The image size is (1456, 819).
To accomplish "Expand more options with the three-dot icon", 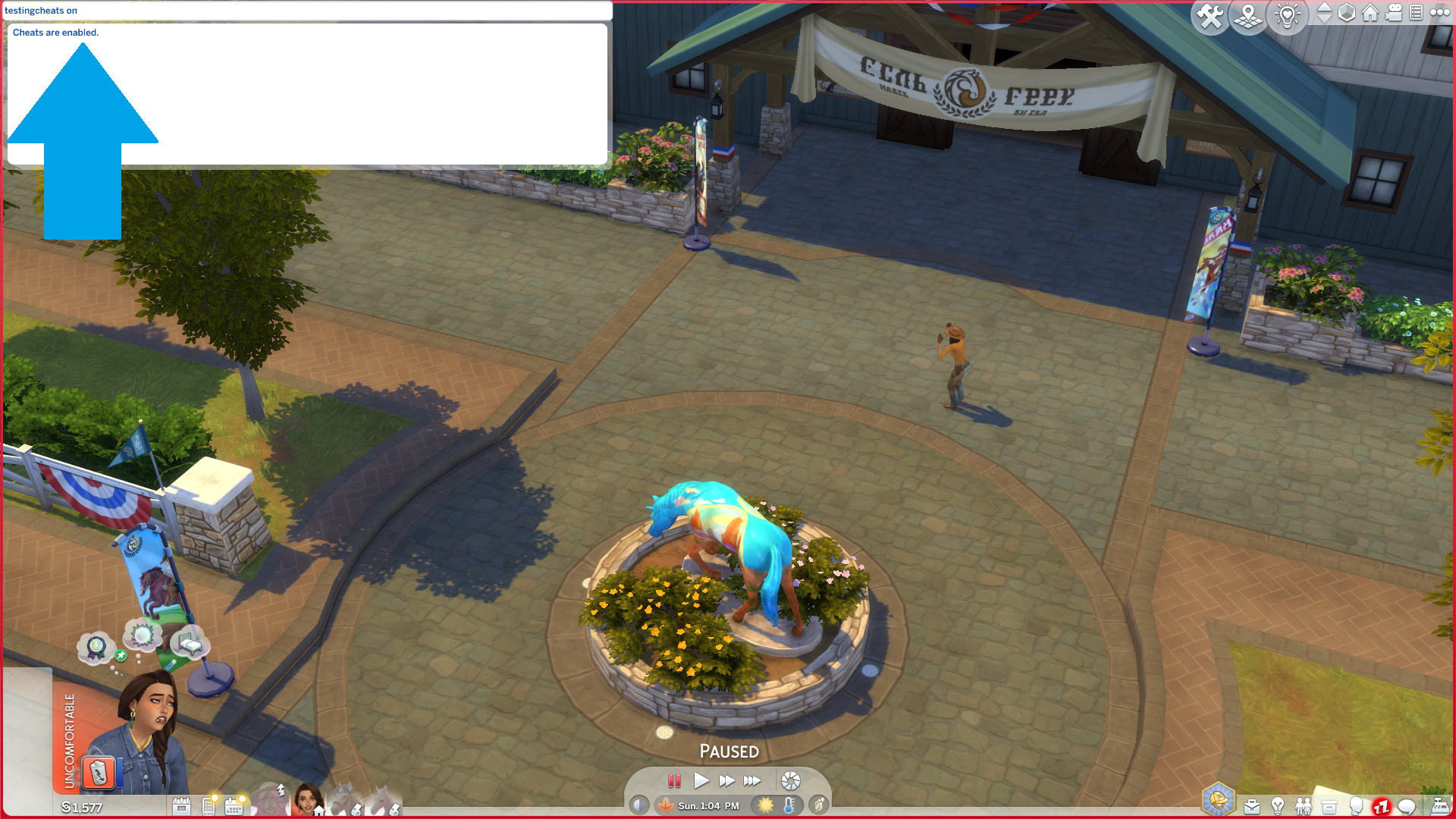I will (1439, 13).
